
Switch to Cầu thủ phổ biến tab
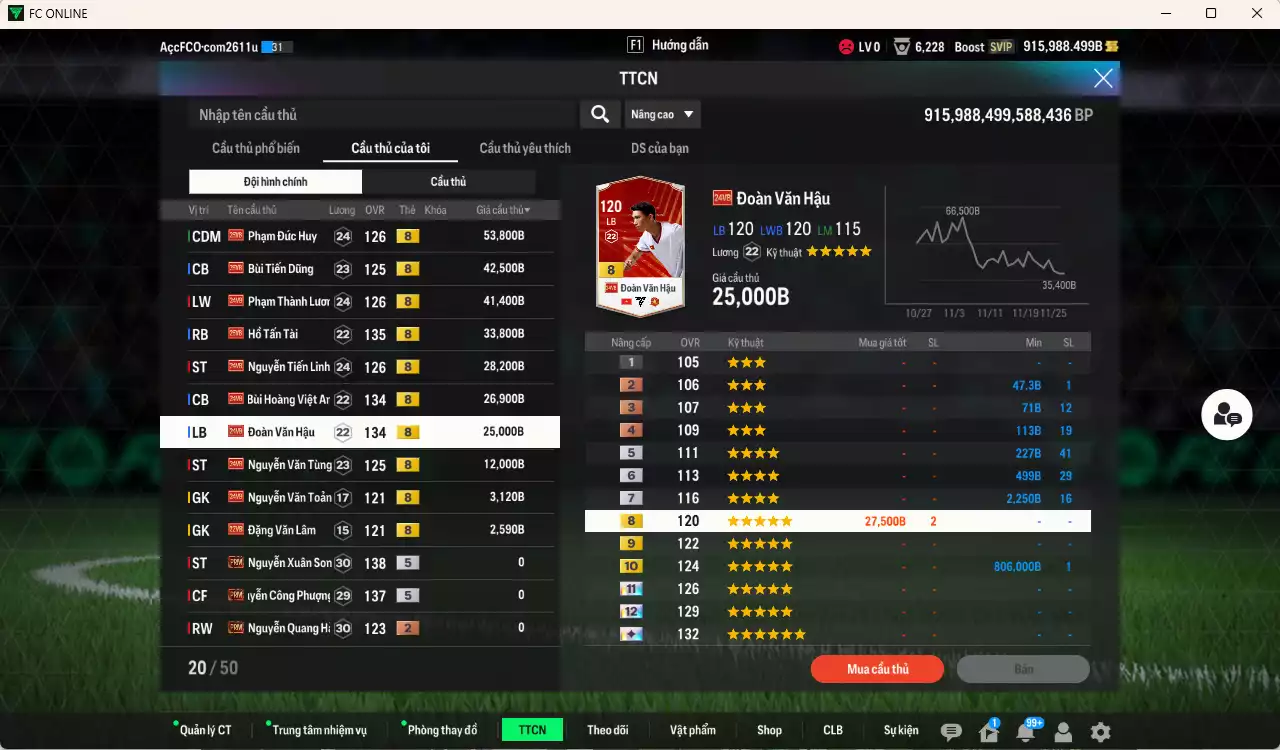click(x=255, y=148)
